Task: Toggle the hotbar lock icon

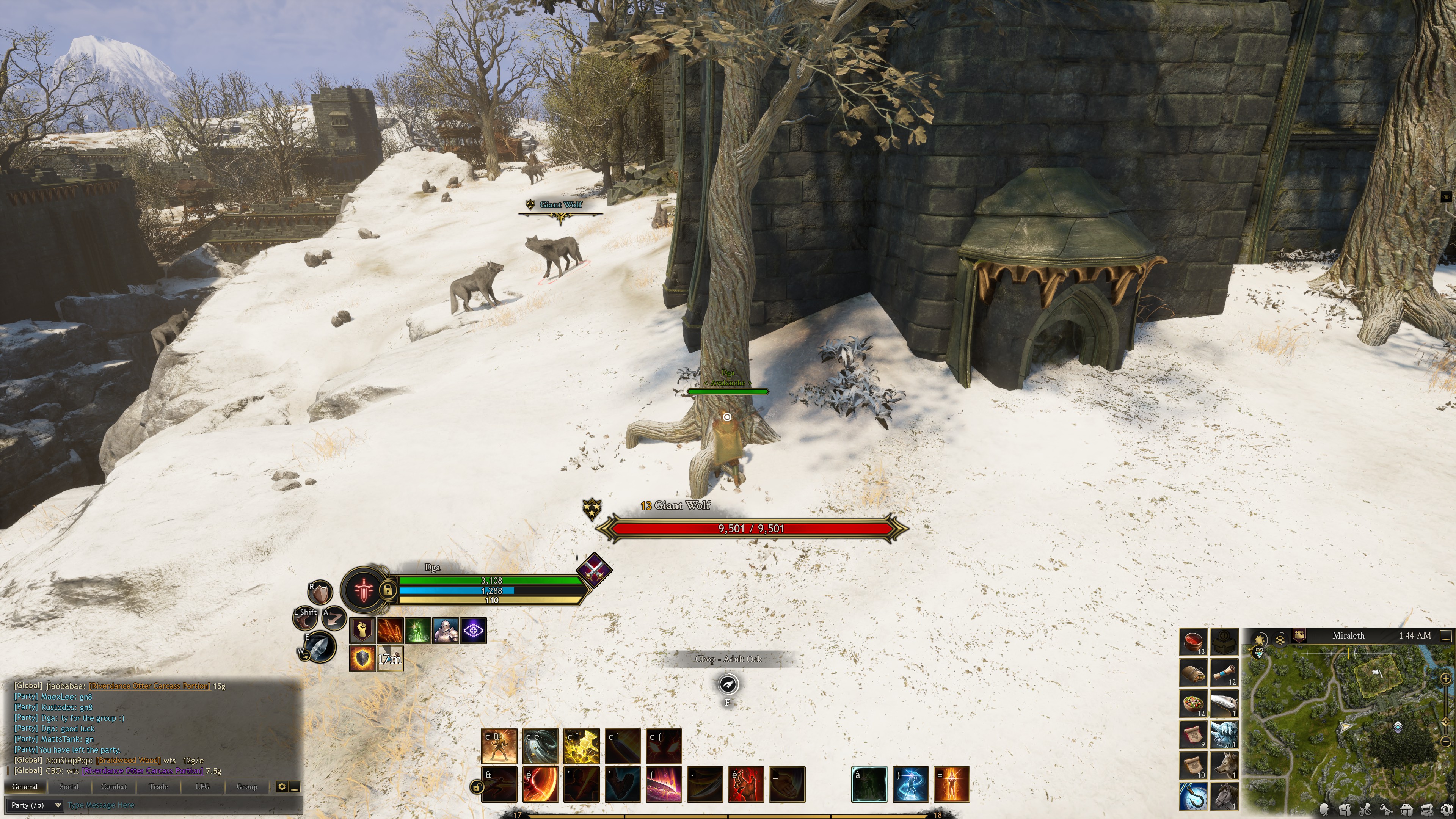Action: [477, 786]
